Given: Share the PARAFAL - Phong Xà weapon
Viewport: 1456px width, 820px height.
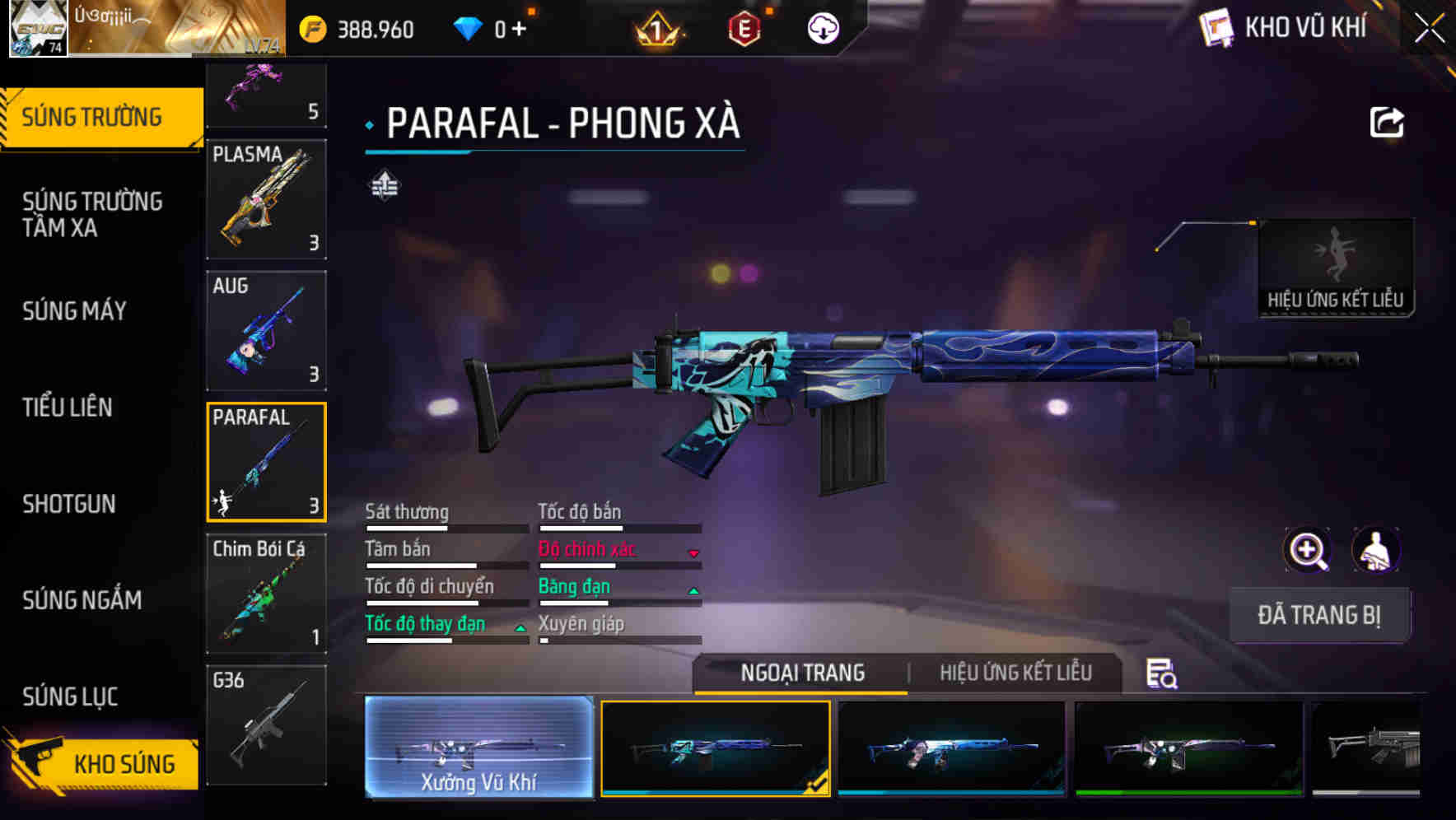Looking at the screenshot, I should click(1387, 122).
